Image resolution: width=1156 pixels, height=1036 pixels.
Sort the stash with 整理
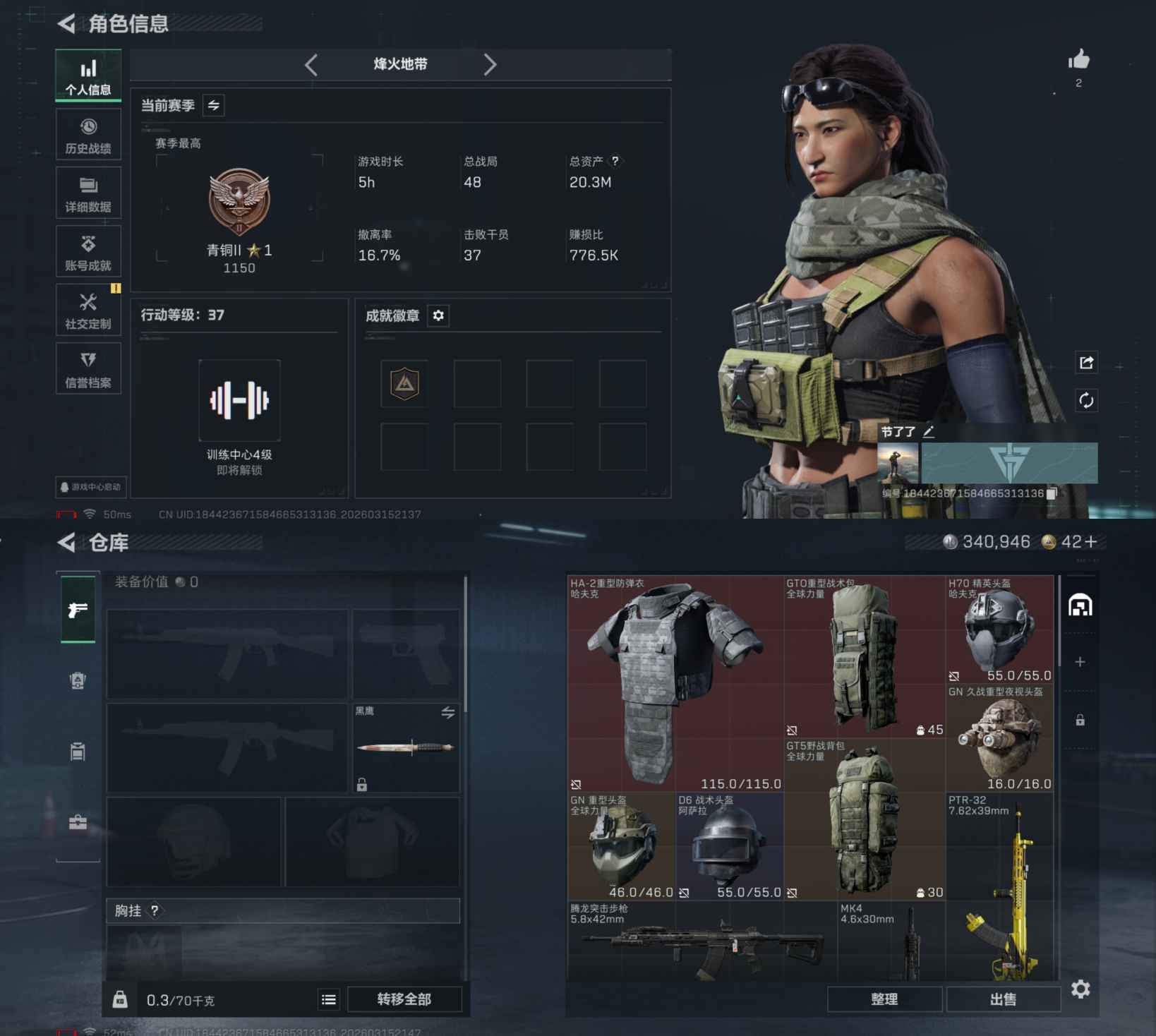click(x=884, y=999)
